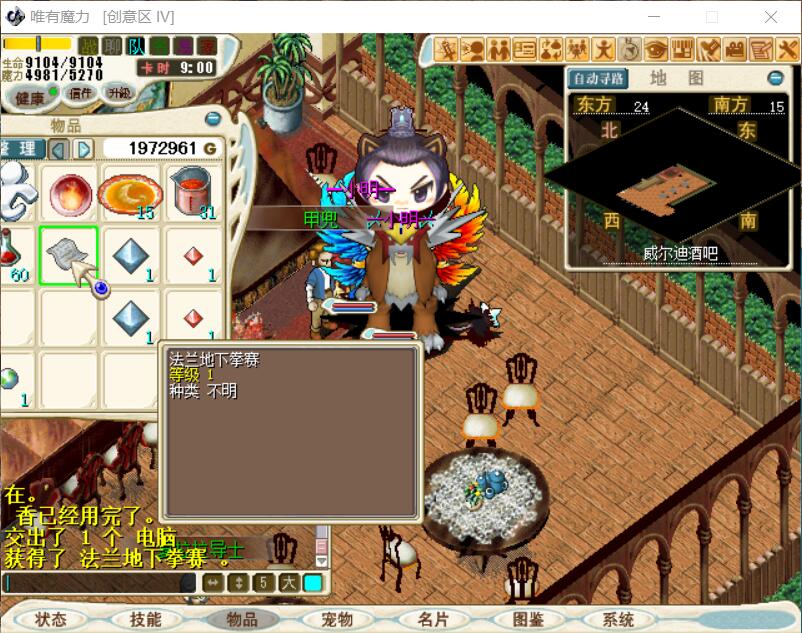Open the 名片 name card menu
This screenshot has width=802, height=633.
[433, 619]
